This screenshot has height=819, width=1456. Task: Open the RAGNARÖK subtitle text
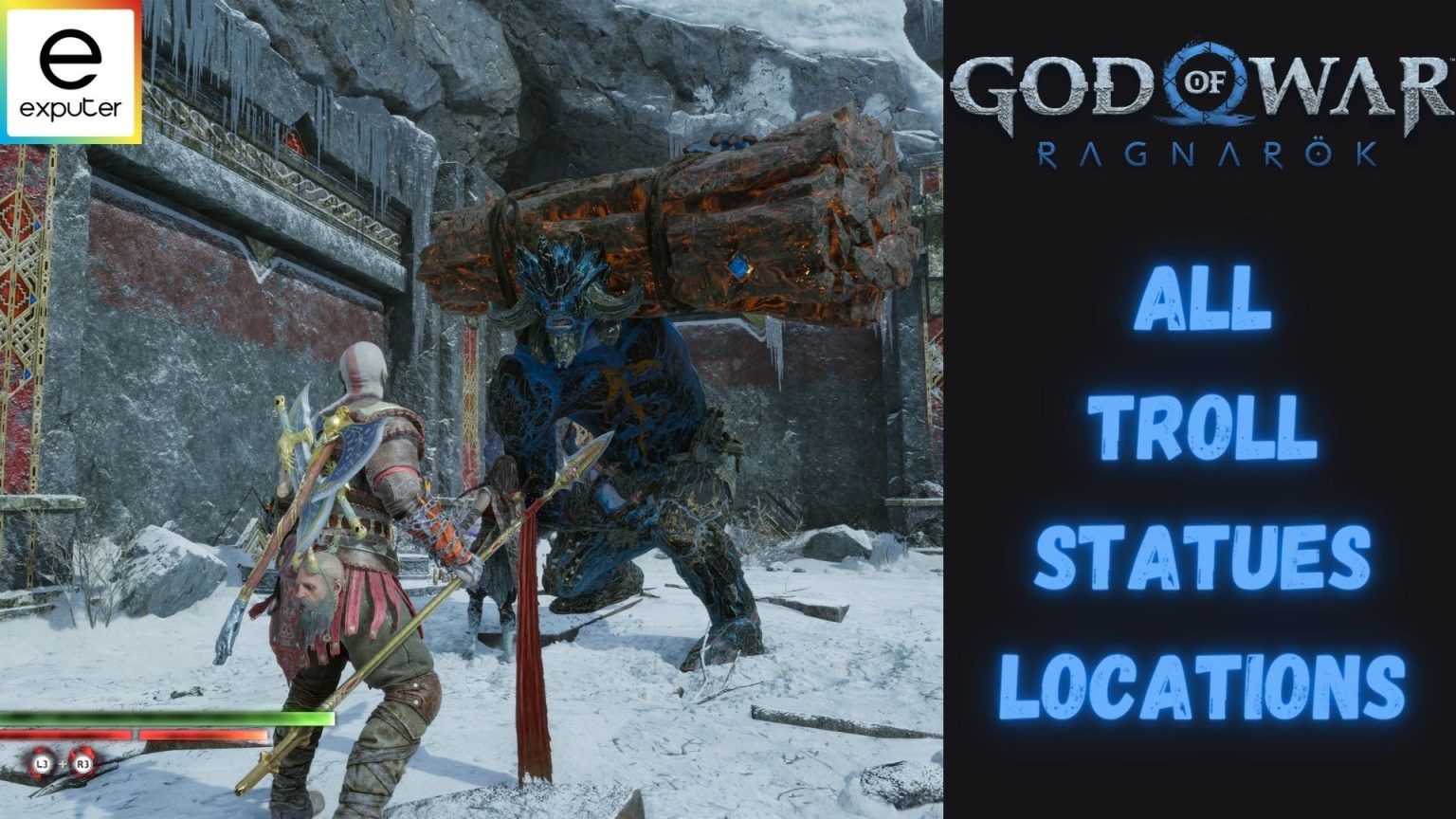click(x=1204, y=152)
